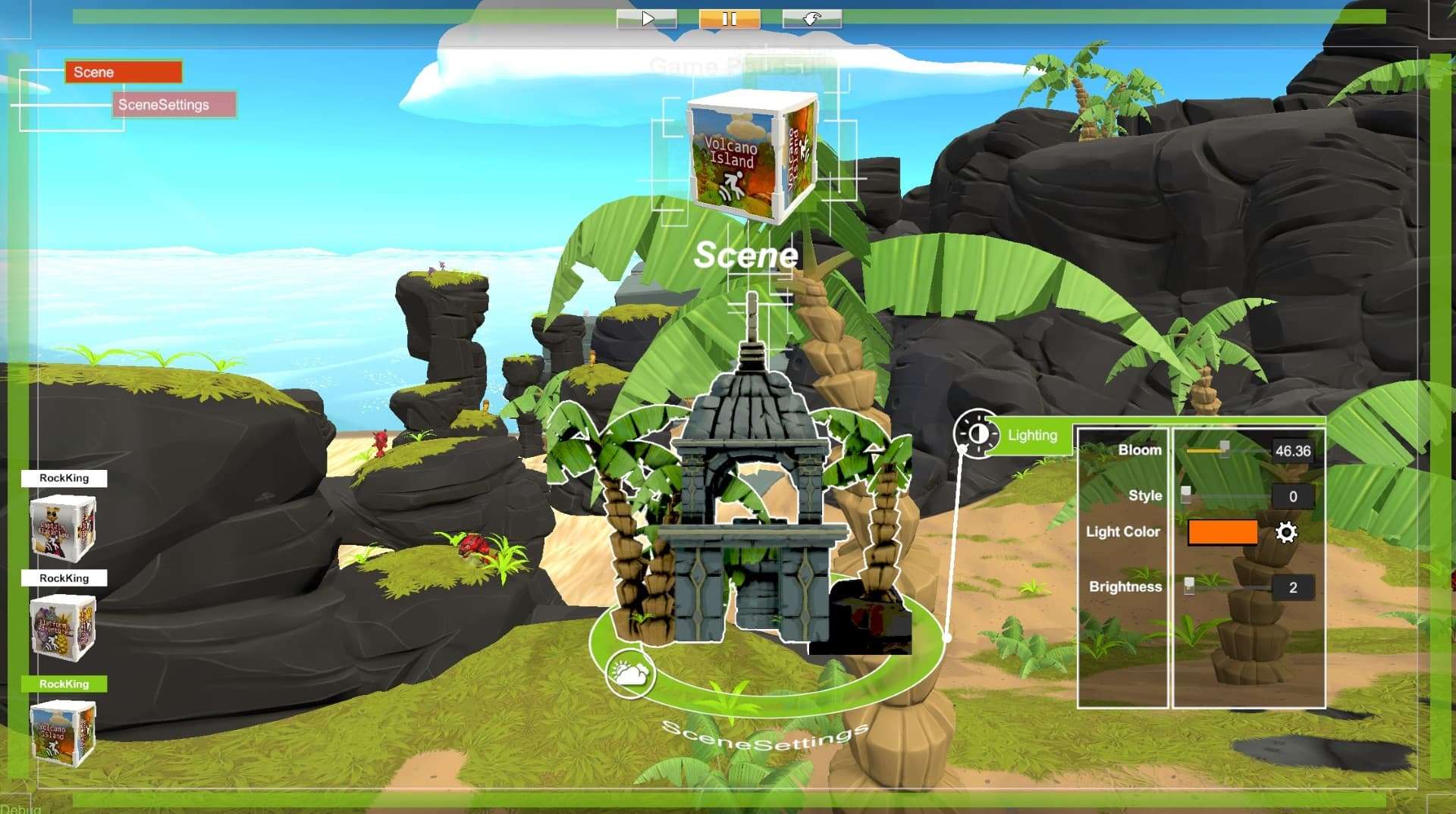This screenshot has height=814, width=1456.
Task: Click the play button in the top bar
Action: (647, 19)
